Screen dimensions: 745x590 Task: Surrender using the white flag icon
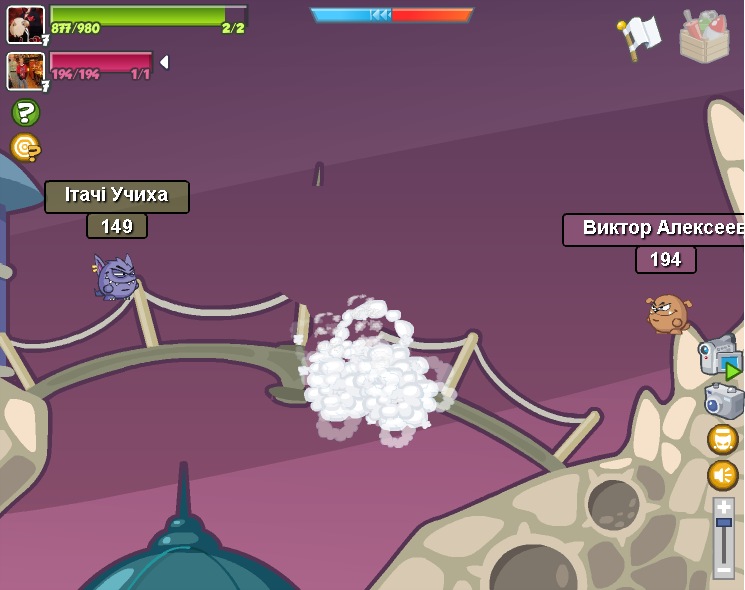point(638,37)
